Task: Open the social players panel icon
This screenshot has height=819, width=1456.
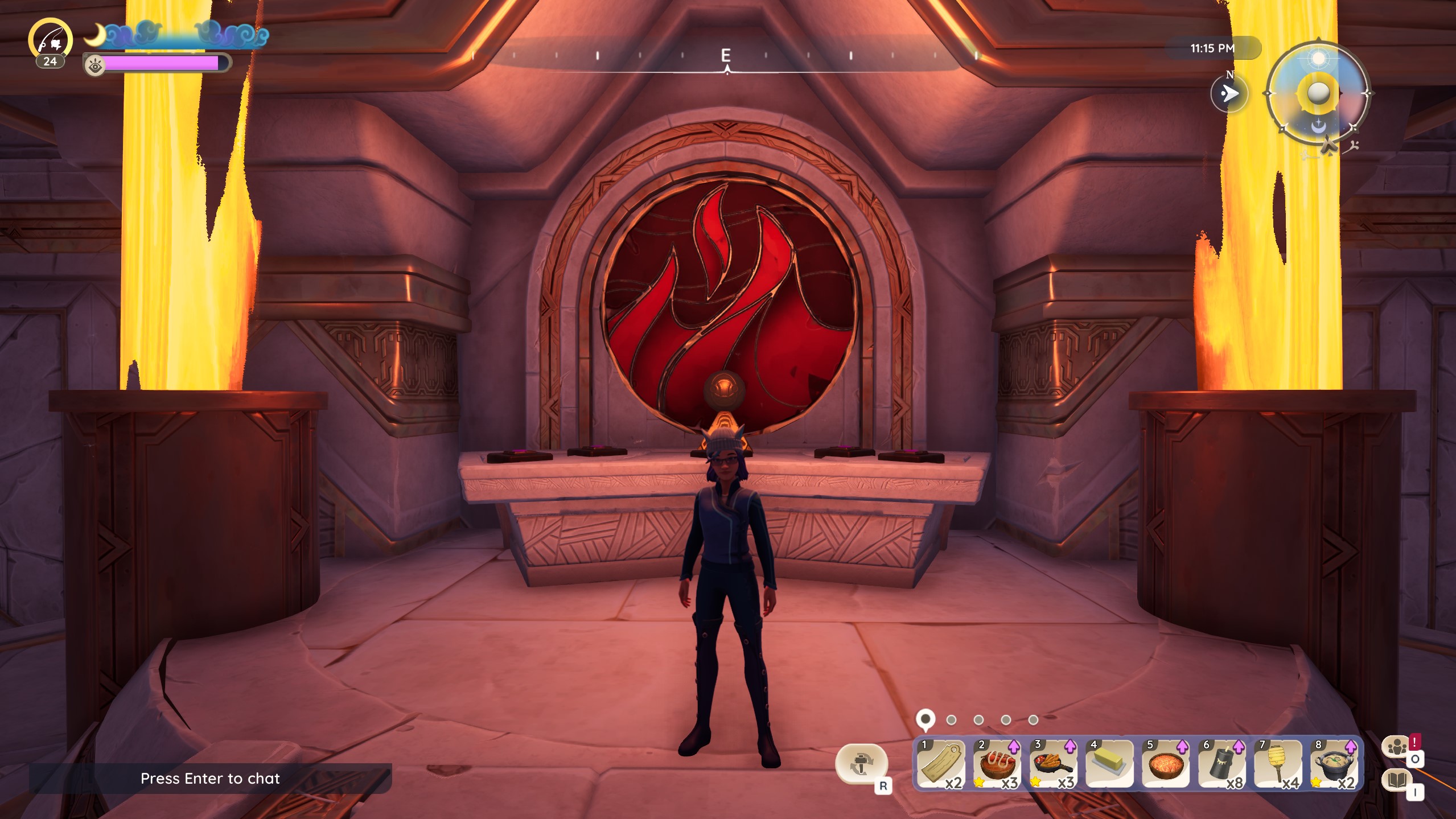Action: (1397, 747)
